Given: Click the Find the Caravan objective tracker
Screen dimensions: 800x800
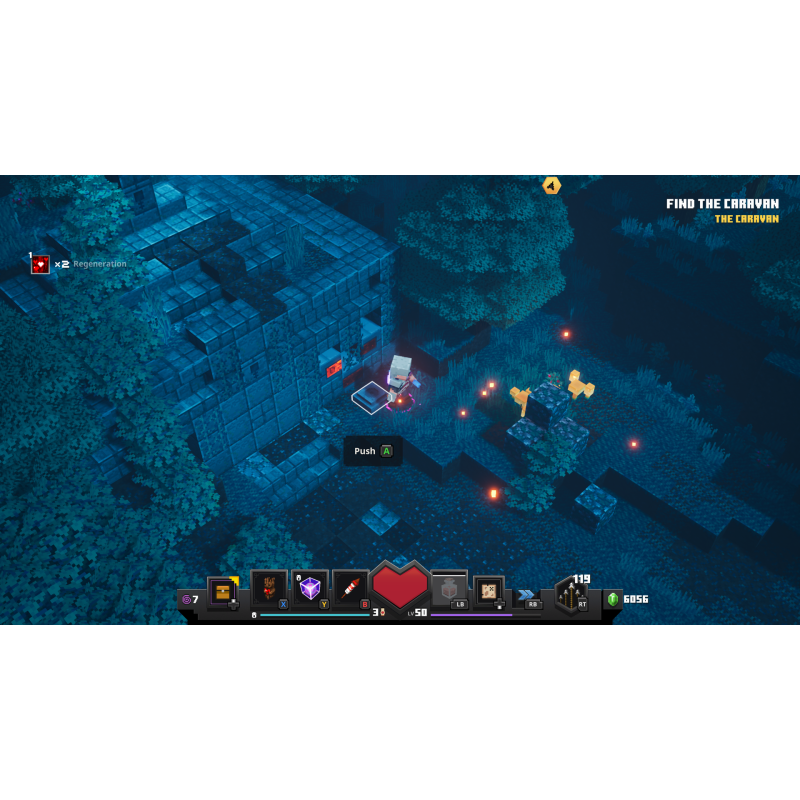Looking at the screenshot, I should click(722, 204).
